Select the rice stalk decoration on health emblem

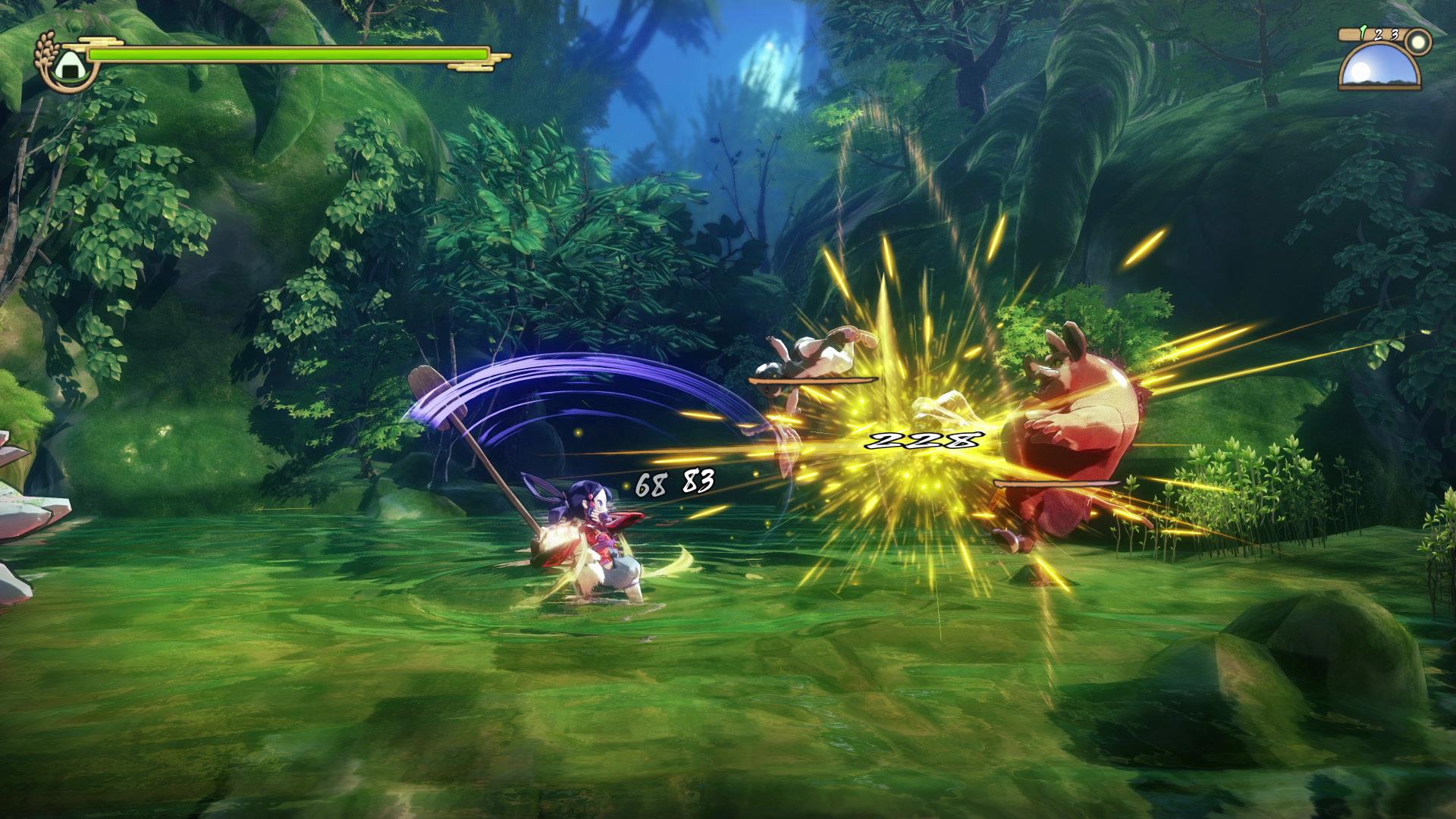tap(46, 45)
